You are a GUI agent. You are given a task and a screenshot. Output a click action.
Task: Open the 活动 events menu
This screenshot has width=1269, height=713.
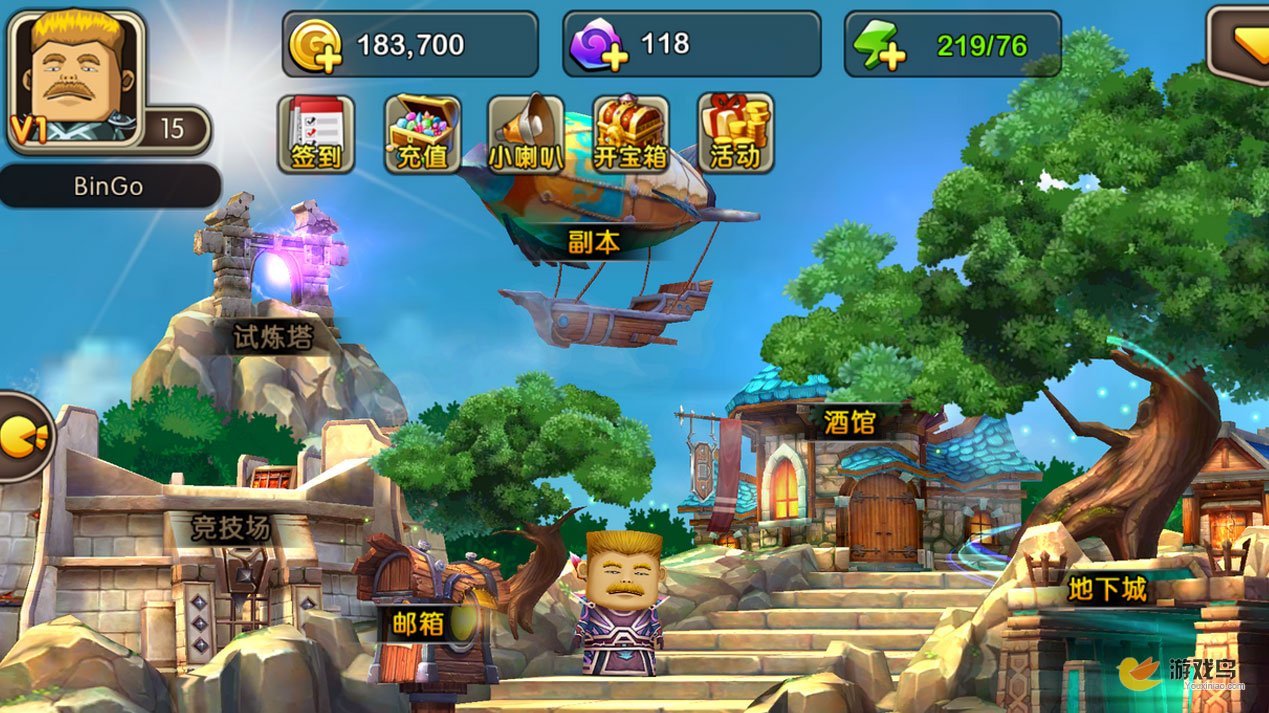(736, 133)
